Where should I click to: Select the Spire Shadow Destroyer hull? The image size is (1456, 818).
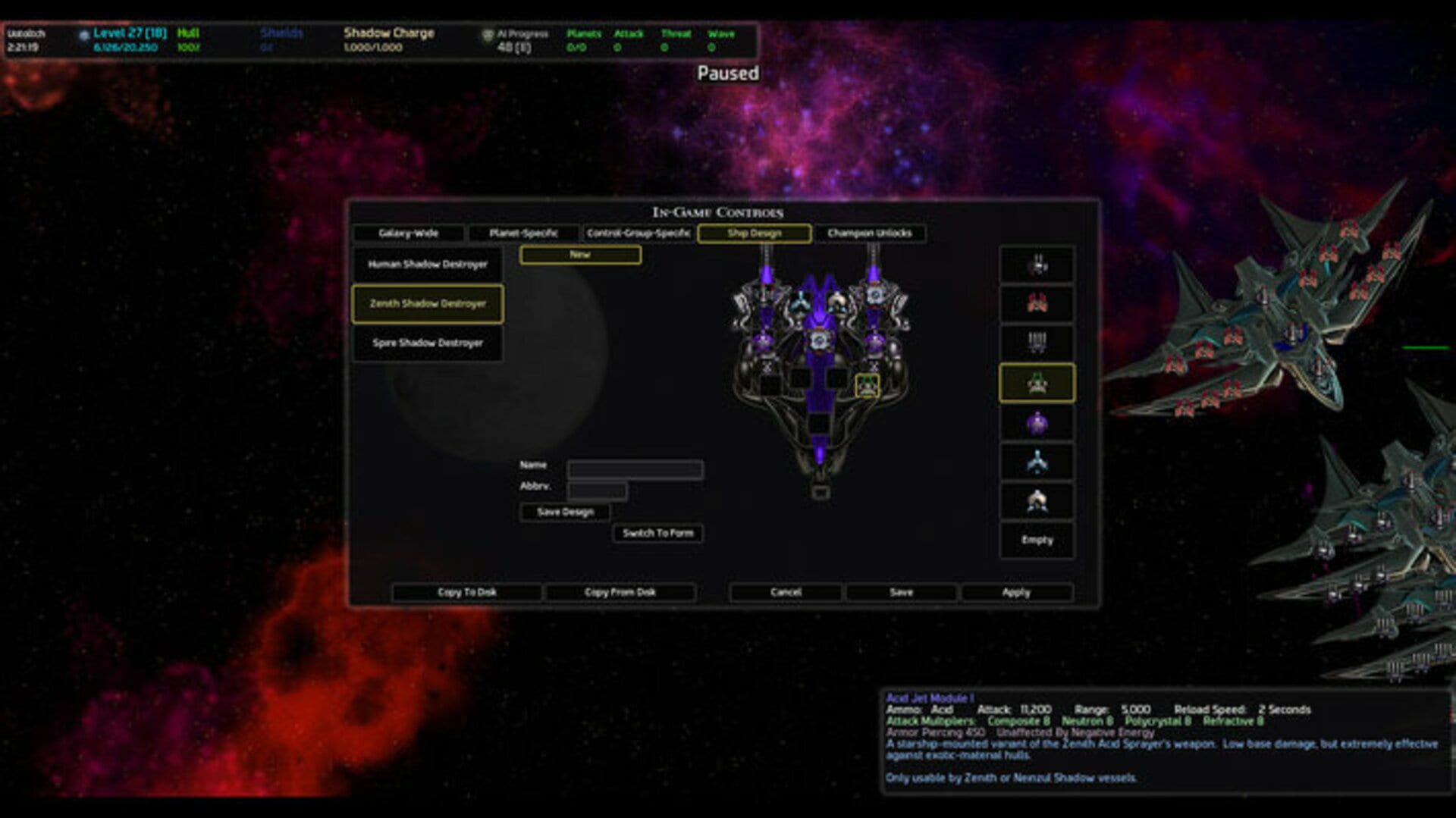pyautogui.click(x=427, y=343)
